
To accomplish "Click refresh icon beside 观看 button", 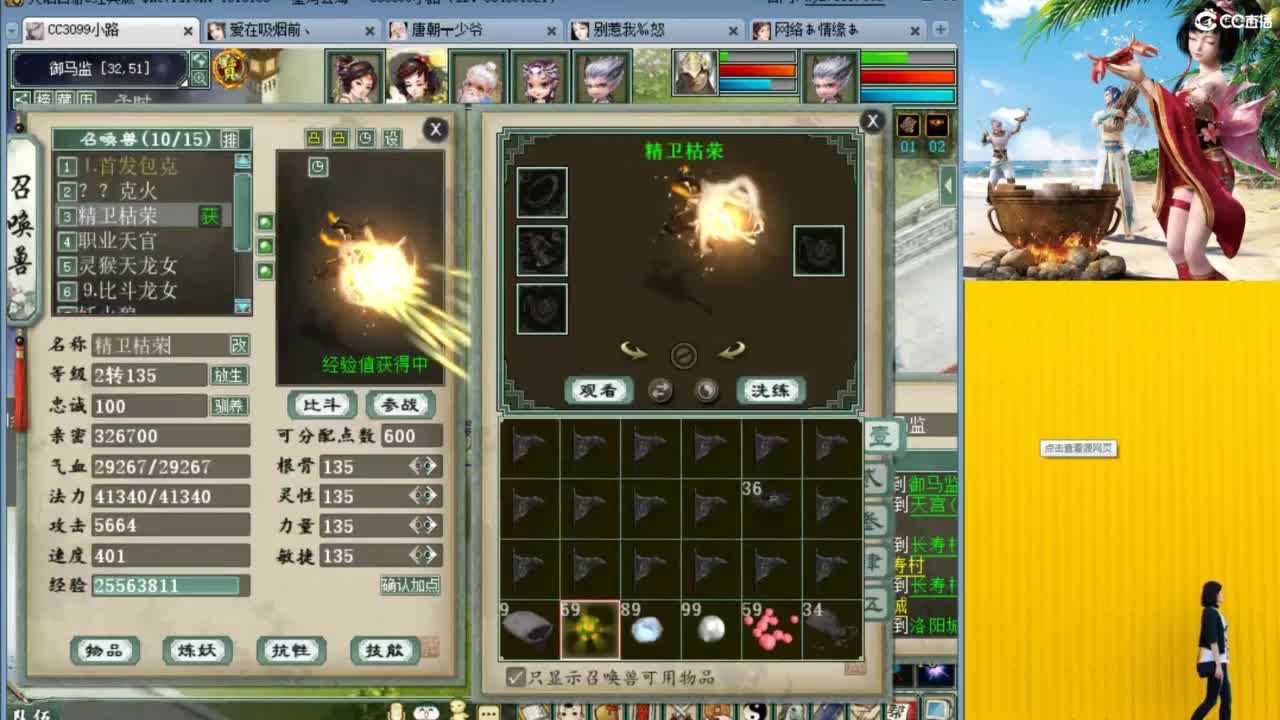I will 660,390.
